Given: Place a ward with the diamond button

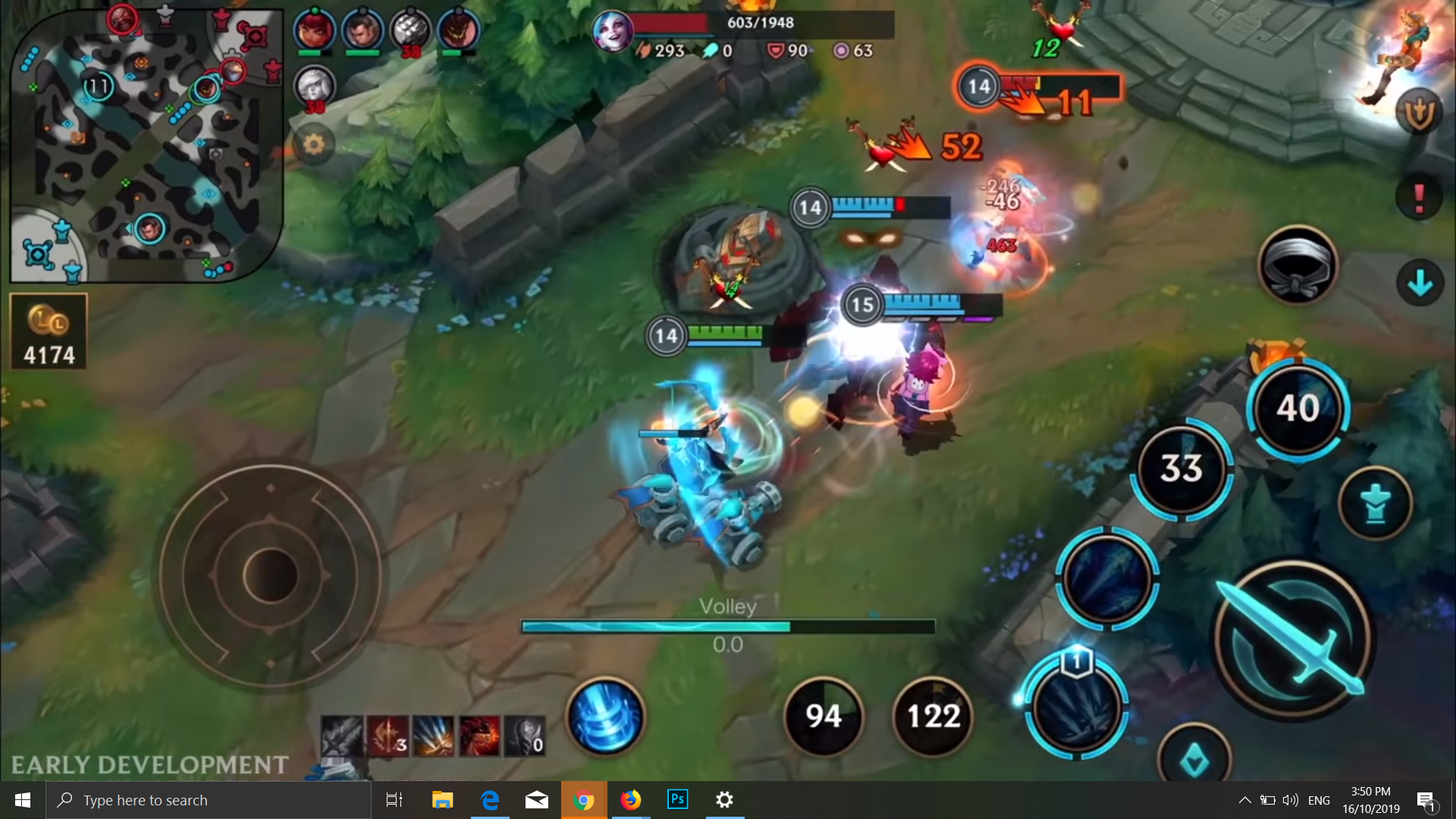Looking at the screenshot, I should pyautogui.click(x=1194, y=758).
